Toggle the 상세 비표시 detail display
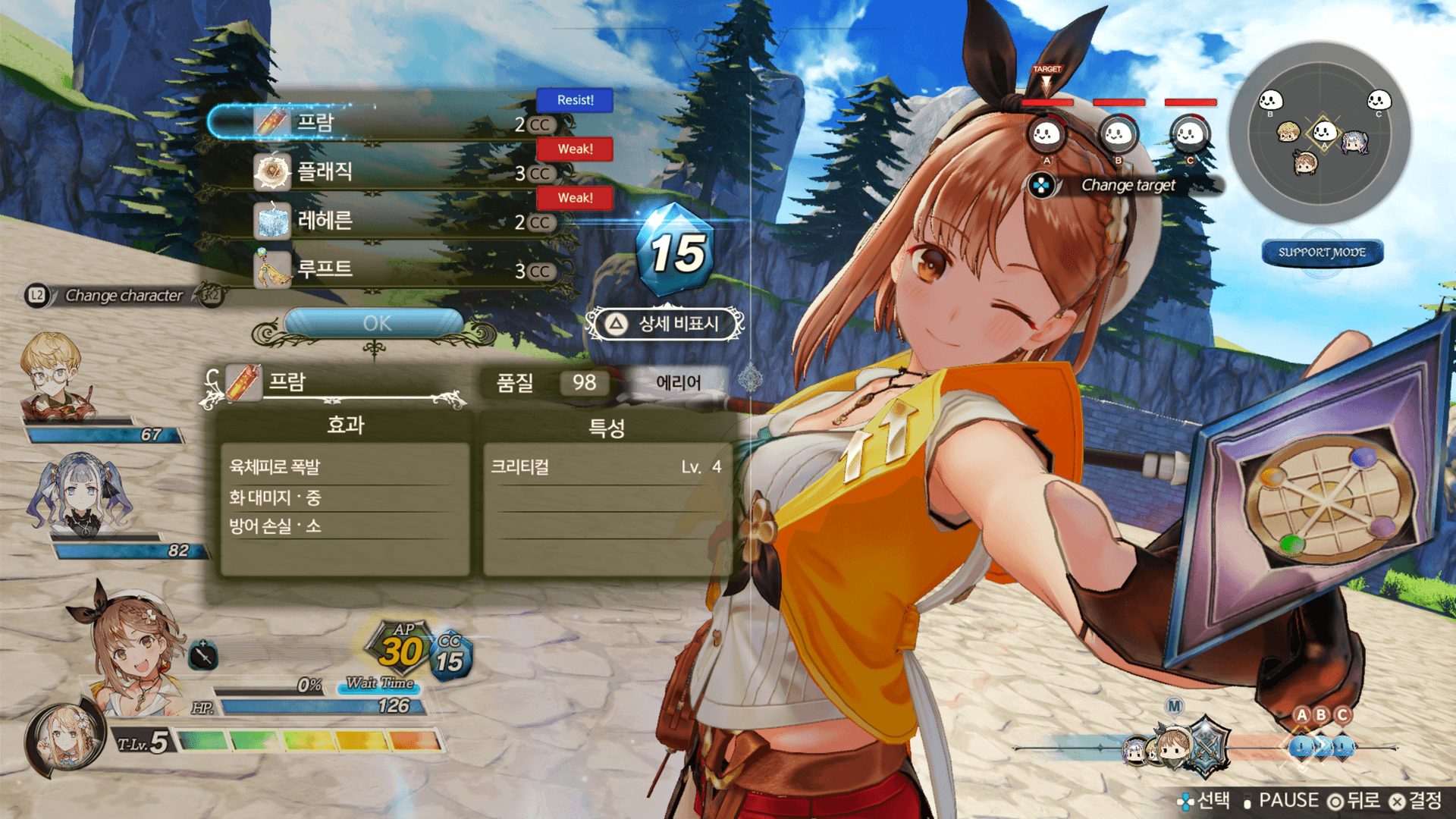The width and height of the screenshot is (1456, 819). tap(665, 324)
